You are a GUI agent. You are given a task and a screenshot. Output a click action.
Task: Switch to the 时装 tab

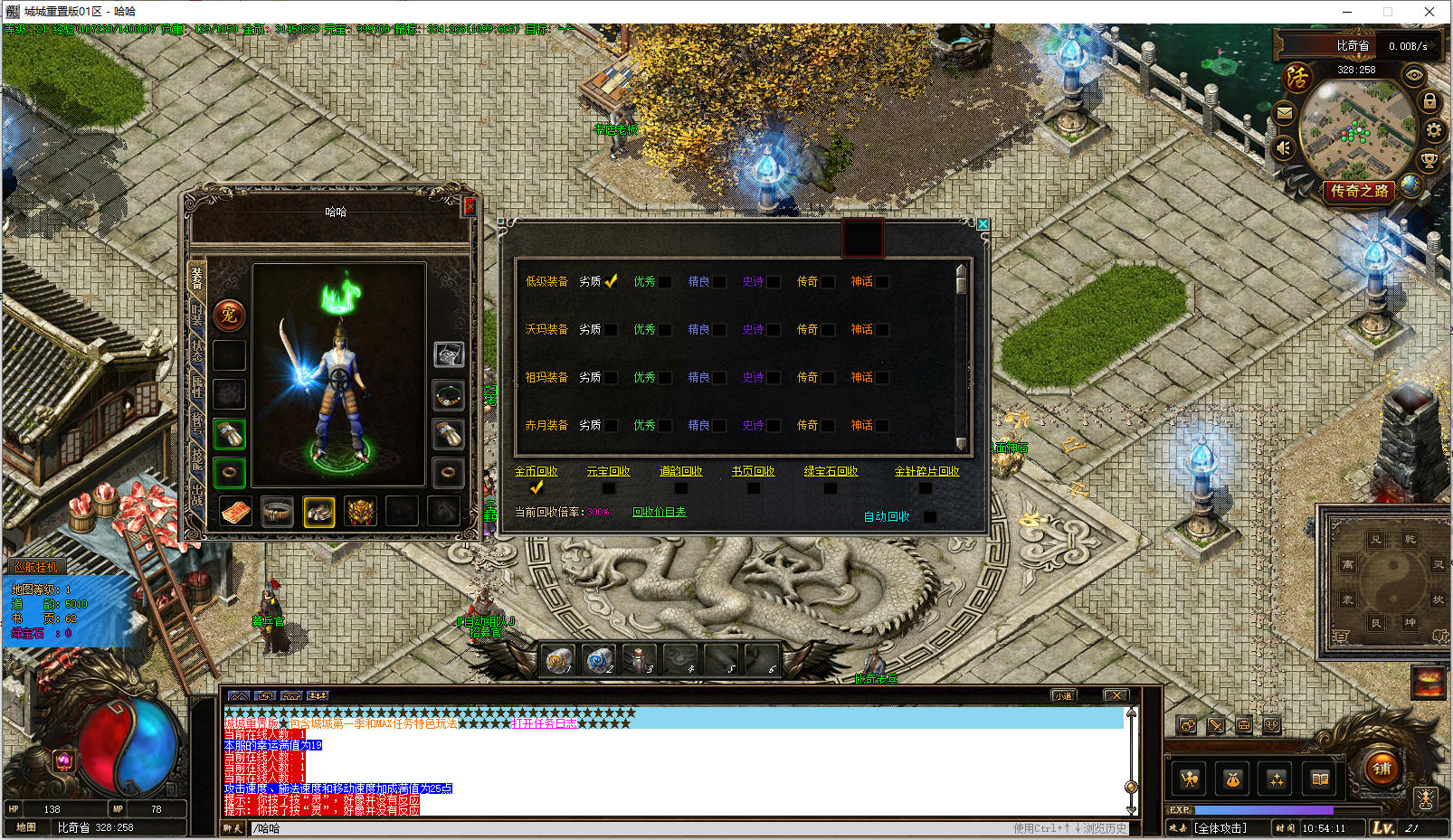tap(196, 315)
